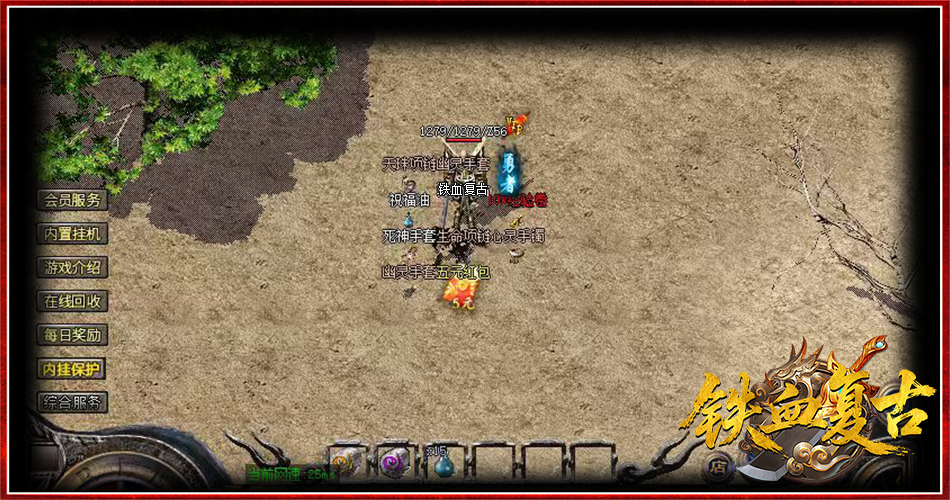Select the blue potion hotbar slot
The width and height of the screenshot is (950, 500).
[x=441, y=463]
